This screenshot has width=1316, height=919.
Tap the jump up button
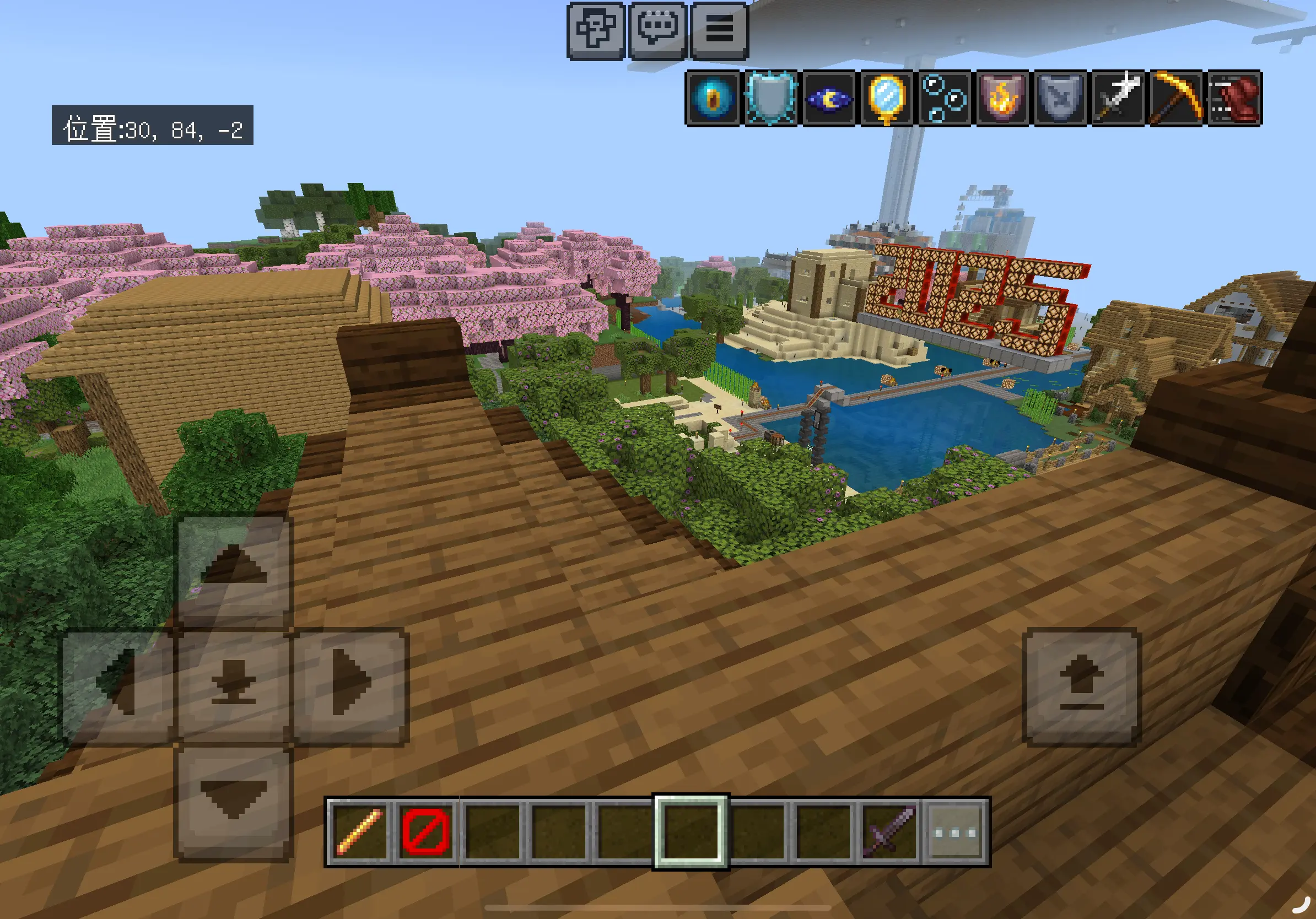coord(1082,685)
